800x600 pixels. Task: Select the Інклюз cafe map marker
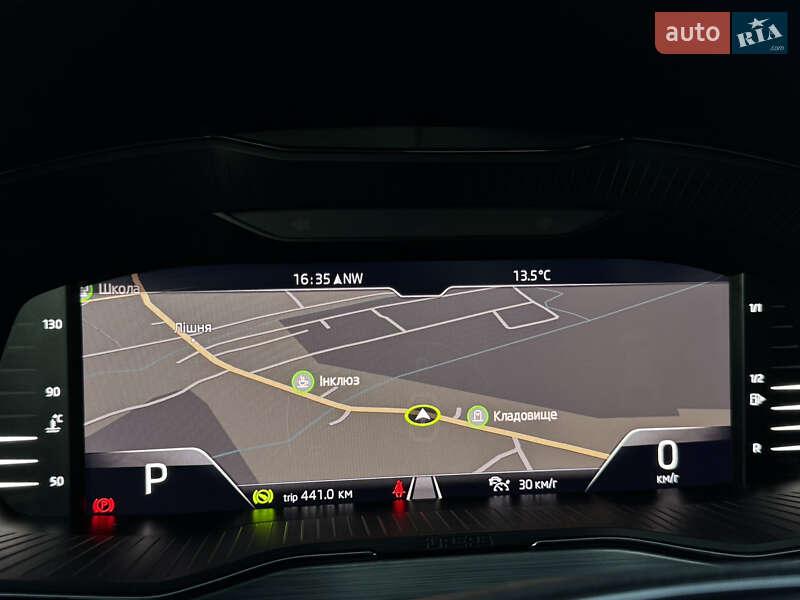(x=301, y=381)
